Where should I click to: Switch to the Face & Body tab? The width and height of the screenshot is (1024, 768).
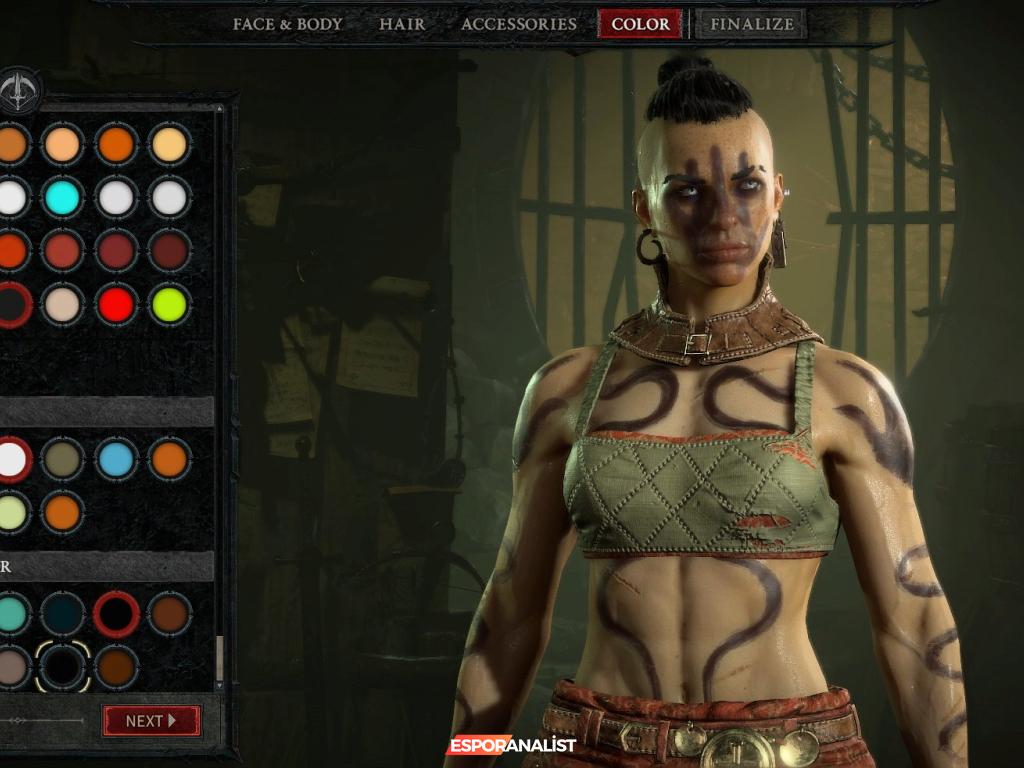point(287,24)
